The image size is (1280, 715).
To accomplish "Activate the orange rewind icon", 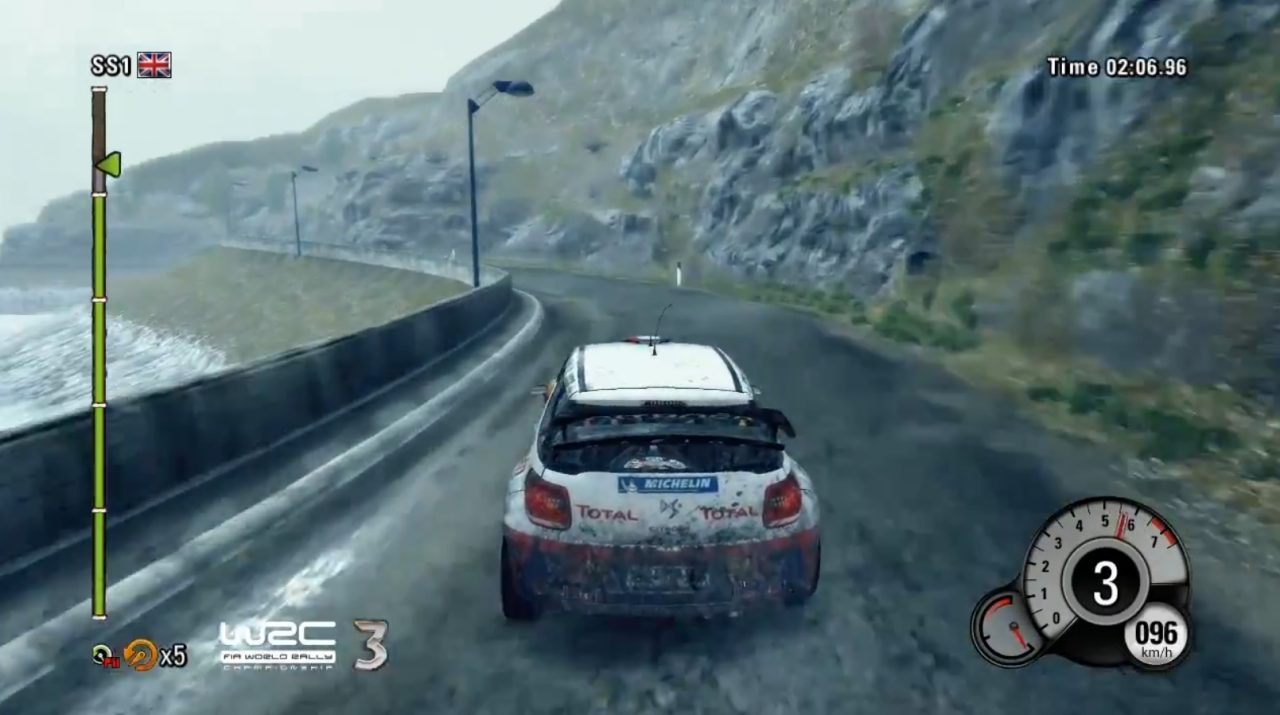I will pos(141,654).
